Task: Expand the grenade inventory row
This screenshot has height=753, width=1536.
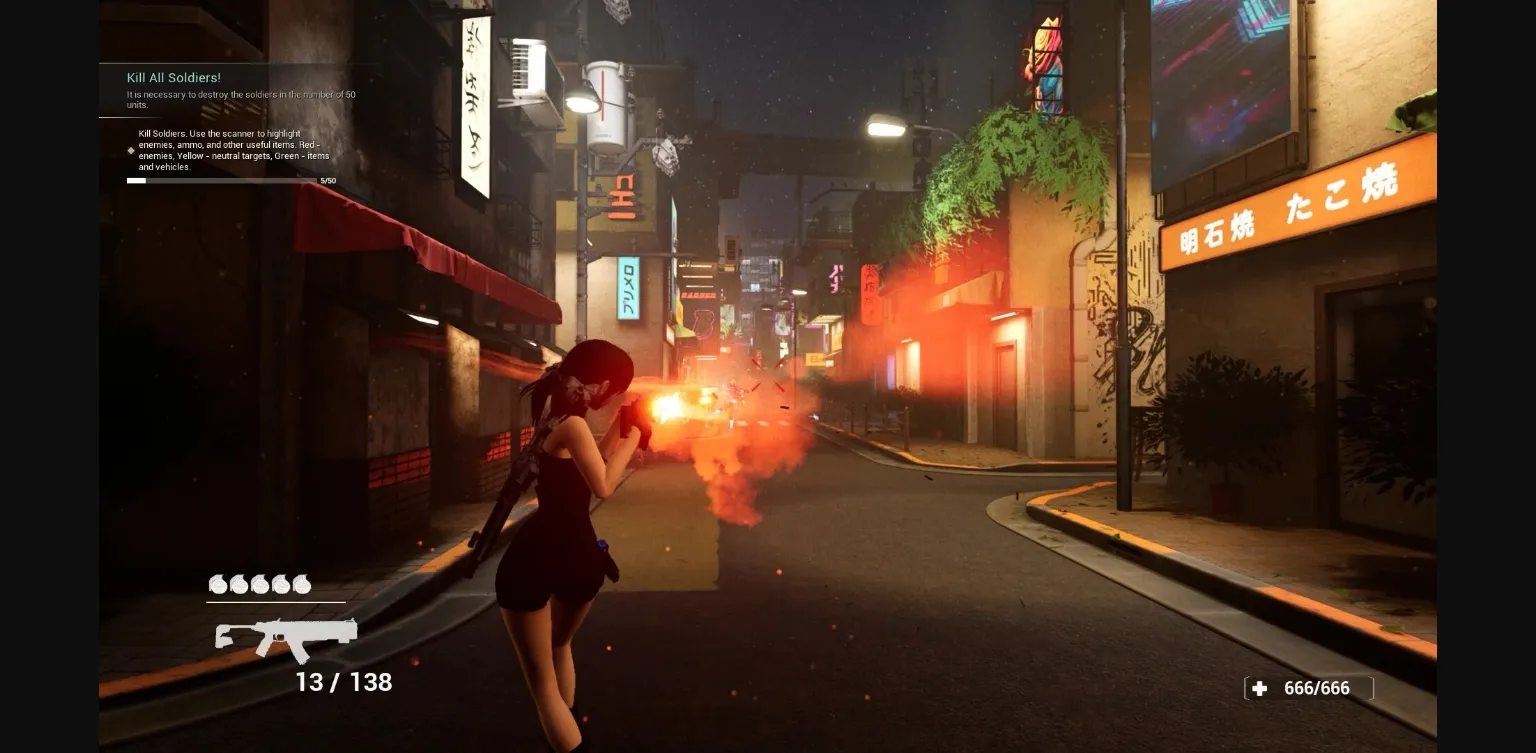Action: (258, 585)
